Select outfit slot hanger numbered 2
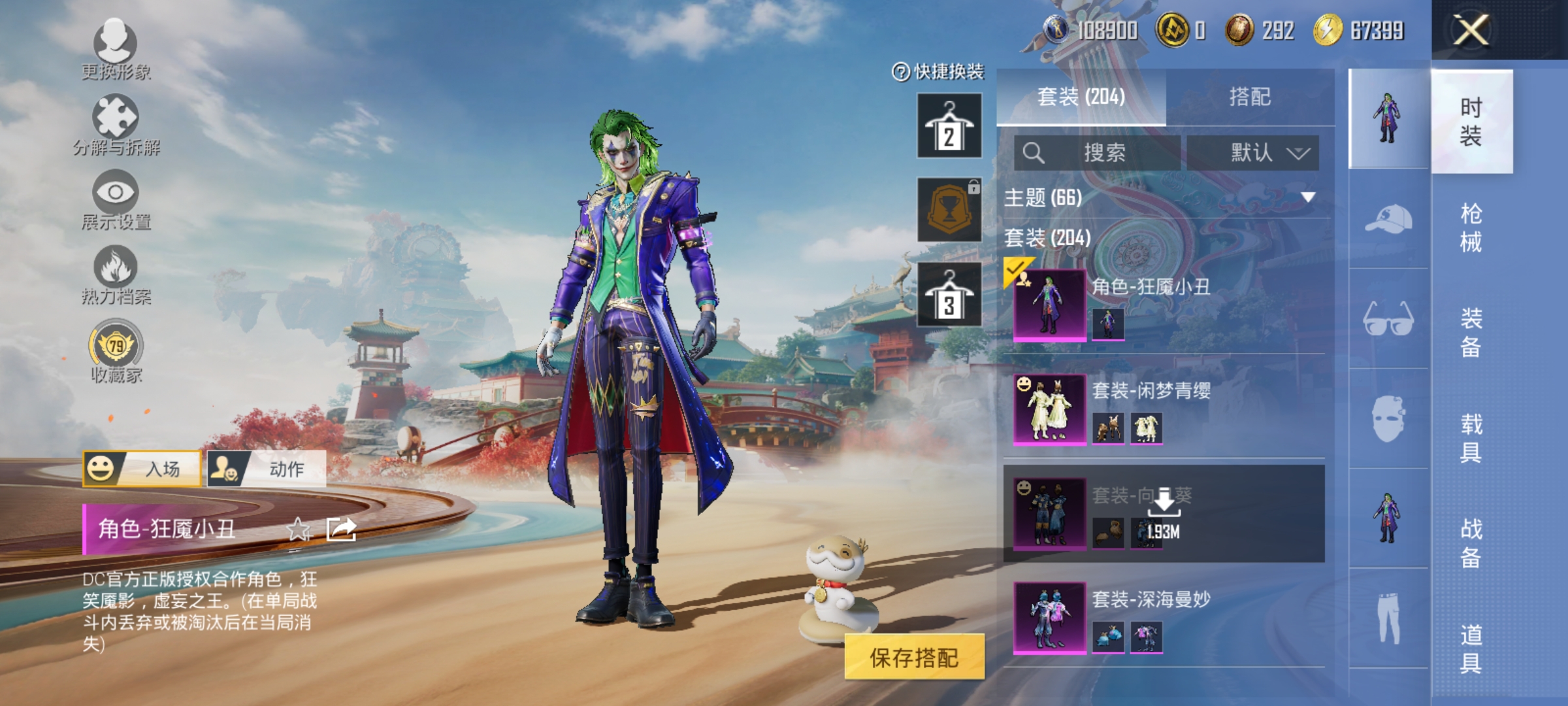Viewport: 1568px width, 706px height. point(949,124)
